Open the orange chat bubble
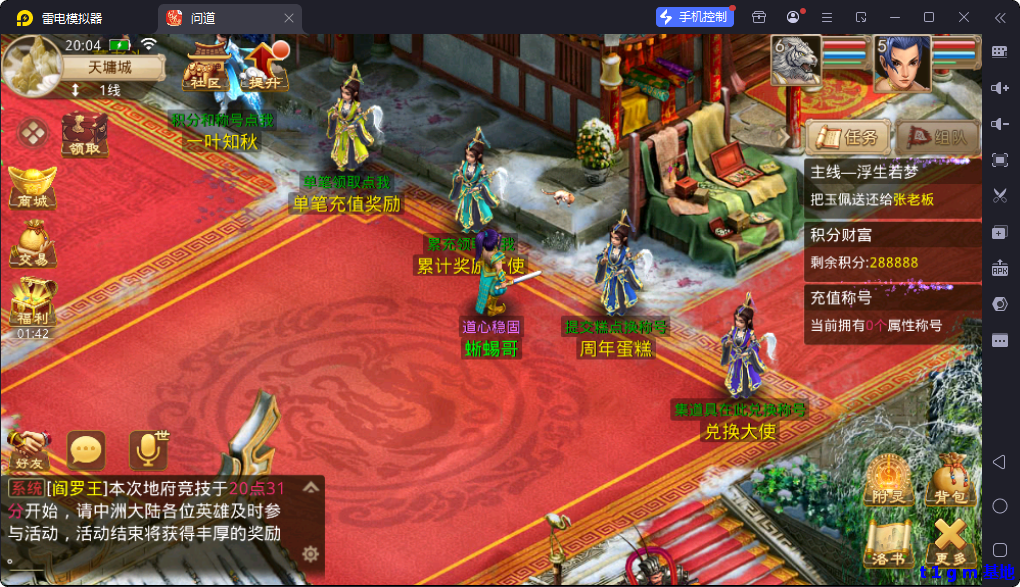Viewport: 1020px width, 587px height. coord(86,451)
